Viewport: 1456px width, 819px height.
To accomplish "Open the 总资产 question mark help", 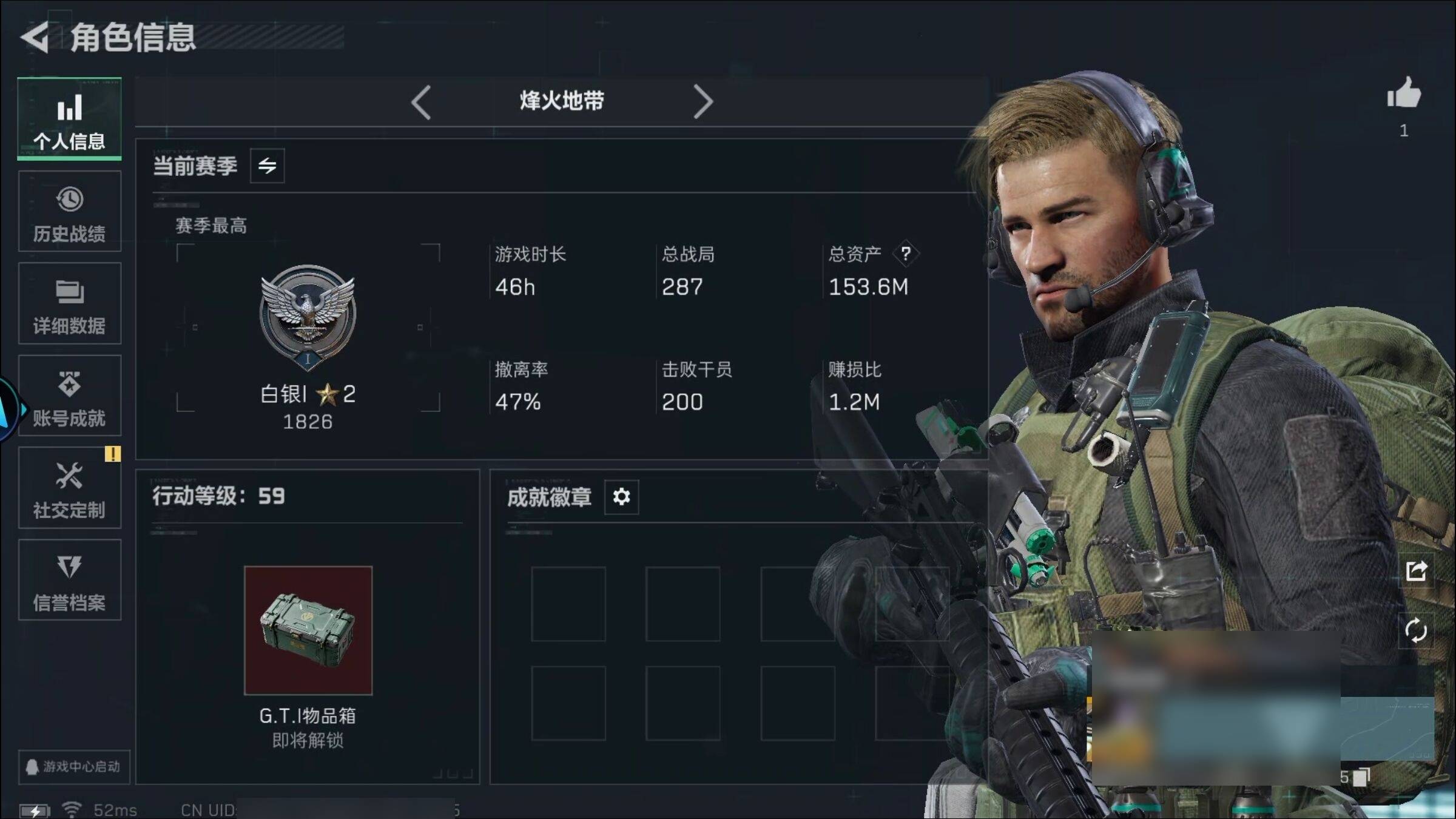I will point(905,254).
